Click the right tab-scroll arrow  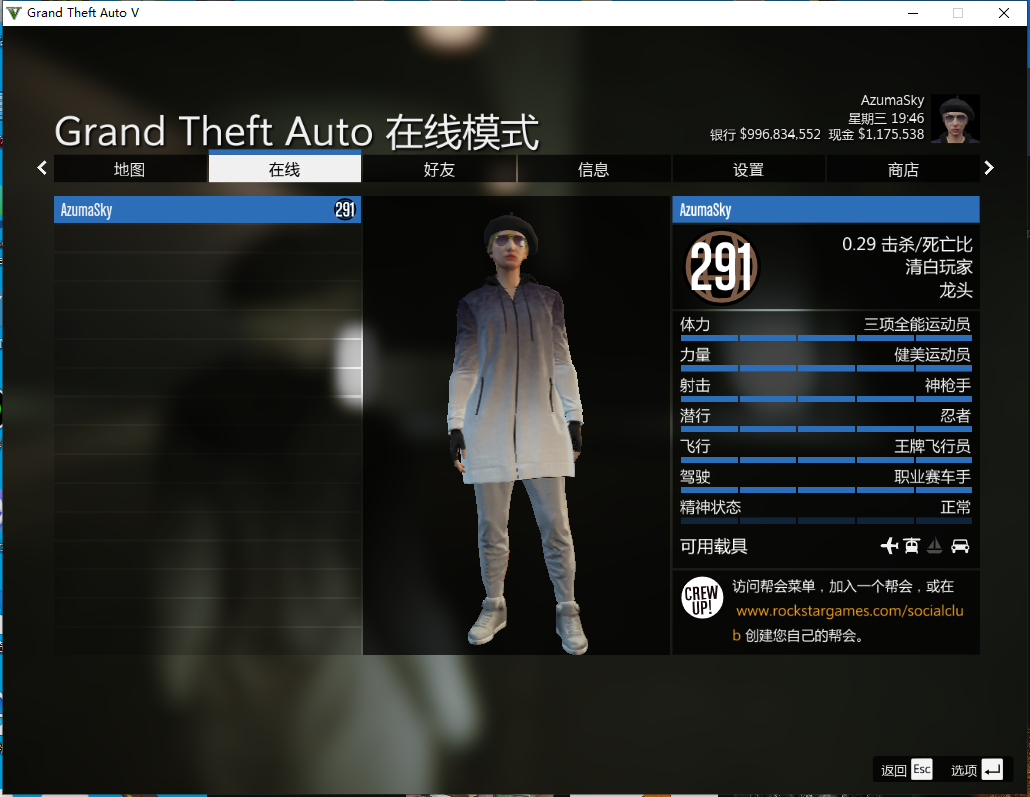click(989, 168)
